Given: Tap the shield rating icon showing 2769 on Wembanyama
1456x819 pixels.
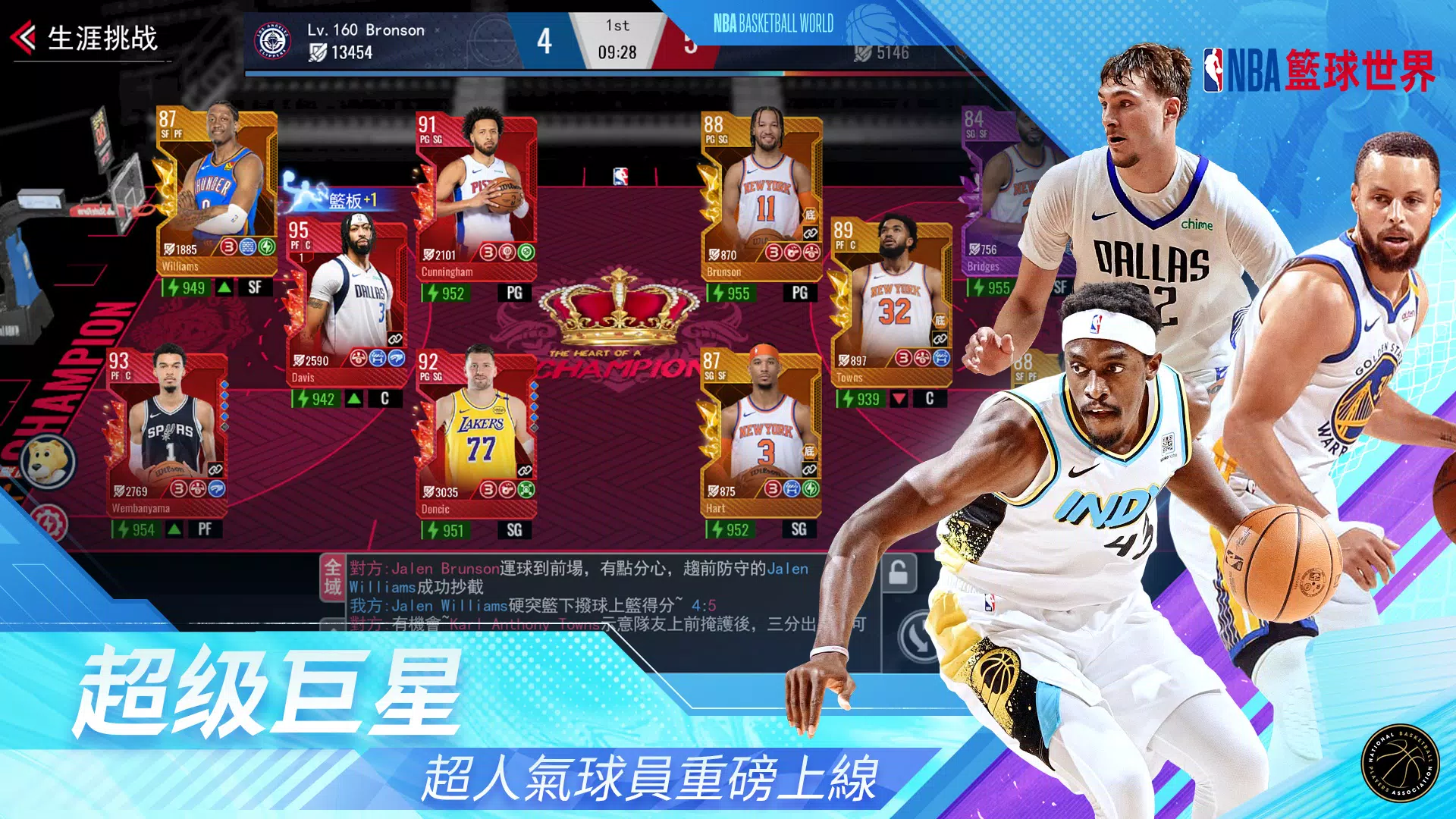Looking at the screenshot, I should pos(119,491).
